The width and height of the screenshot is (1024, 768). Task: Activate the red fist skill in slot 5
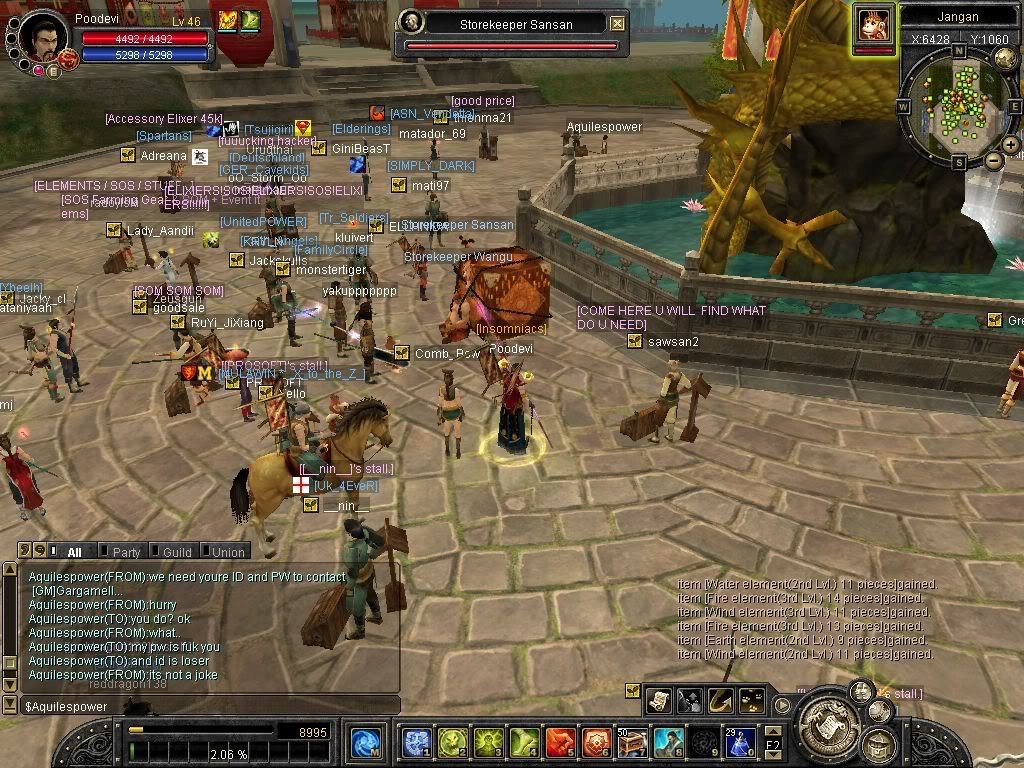point(561,742)
